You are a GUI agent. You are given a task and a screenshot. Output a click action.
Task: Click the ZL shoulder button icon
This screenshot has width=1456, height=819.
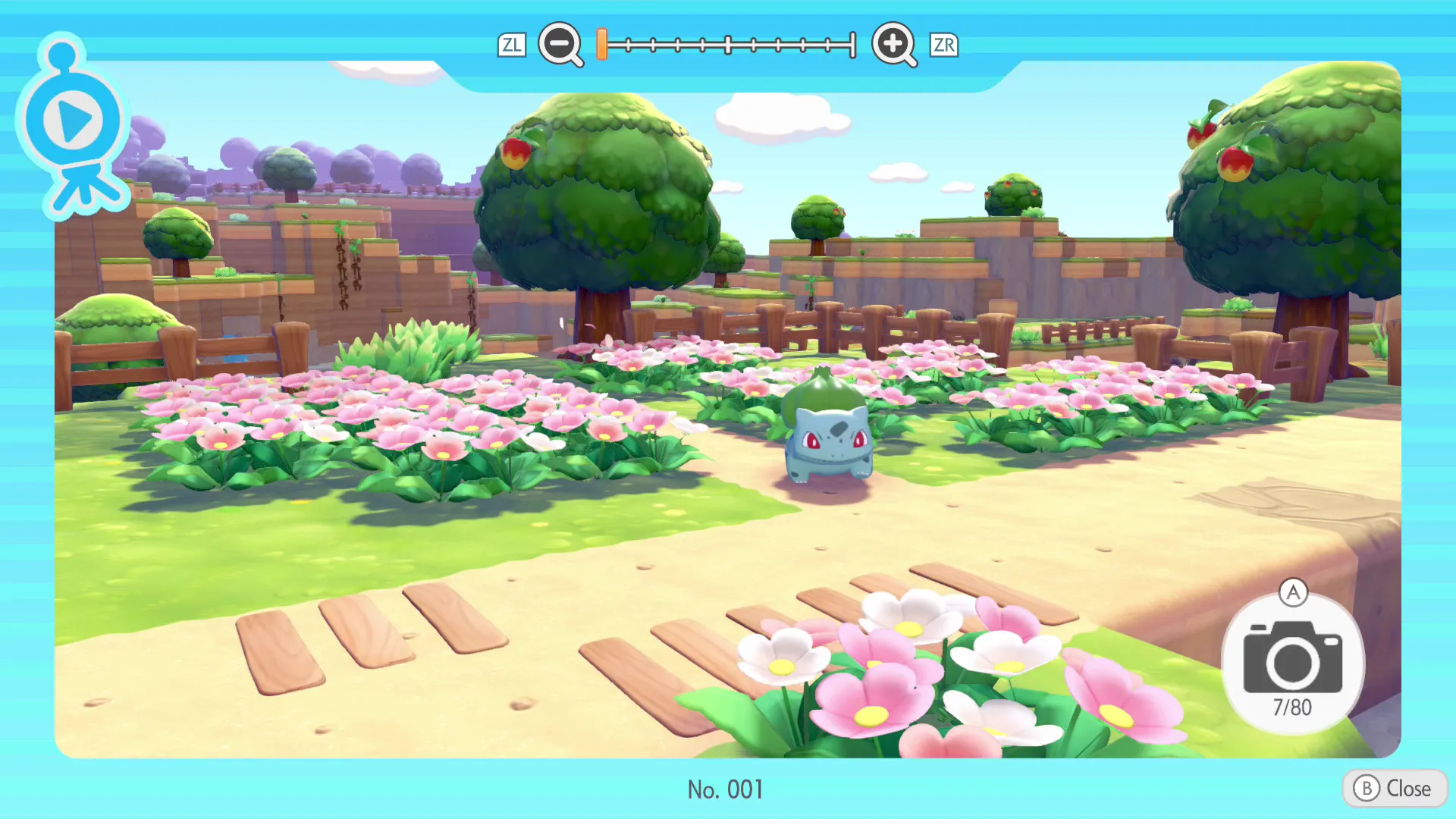click(512, 45)
